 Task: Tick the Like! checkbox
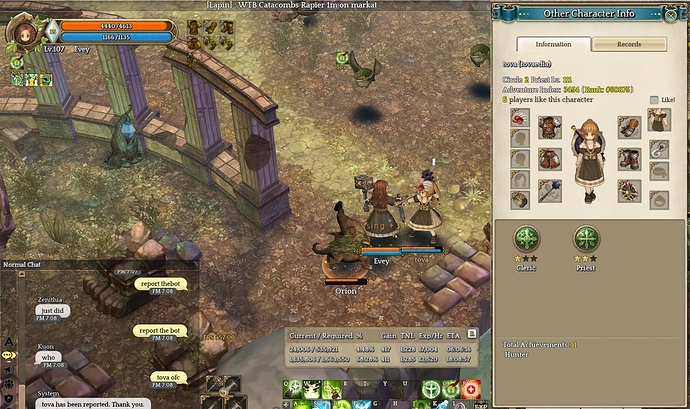point(655,100)
